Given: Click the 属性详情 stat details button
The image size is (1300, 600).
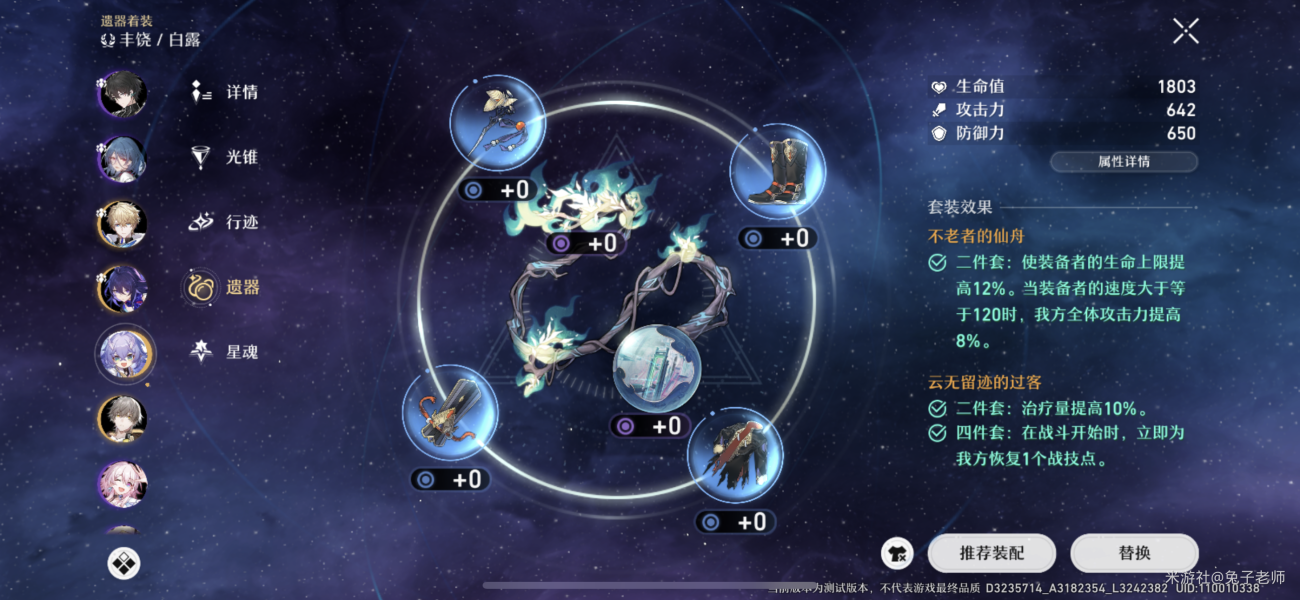Looking at the screenshot, I should [1123, 161].
